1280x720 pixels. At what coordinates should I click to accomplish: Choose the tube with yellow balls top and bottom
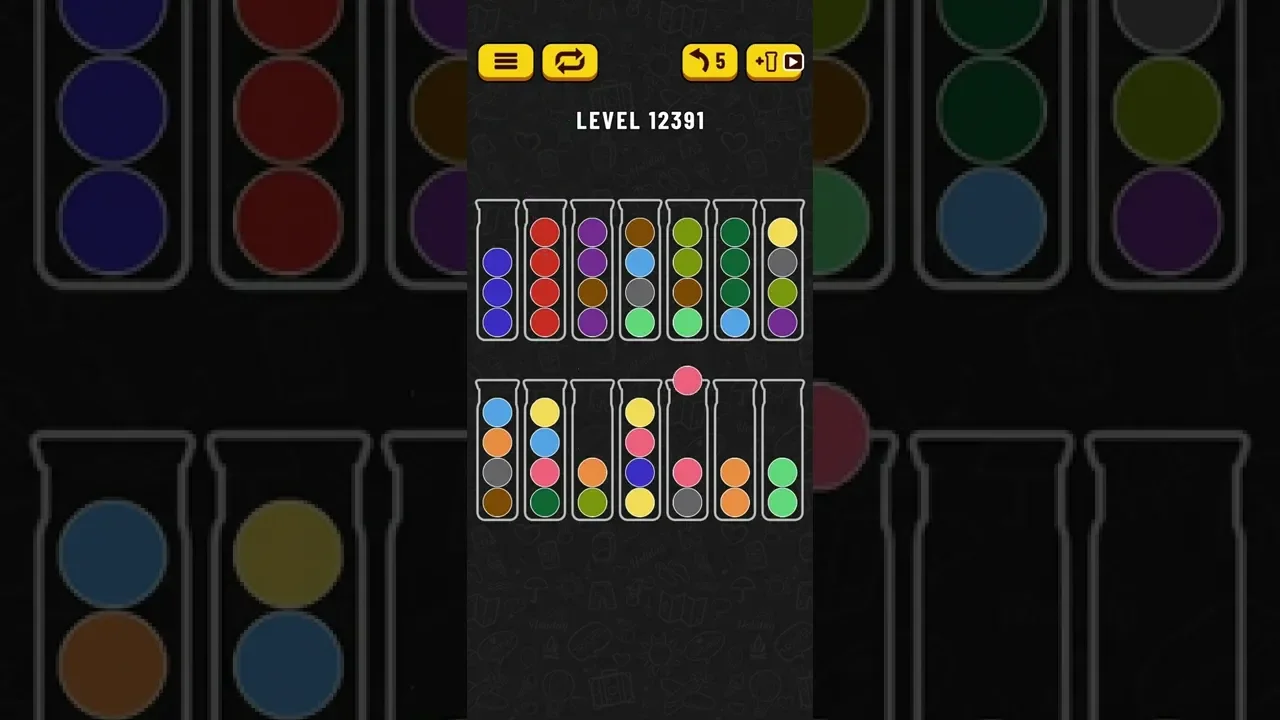640,455
